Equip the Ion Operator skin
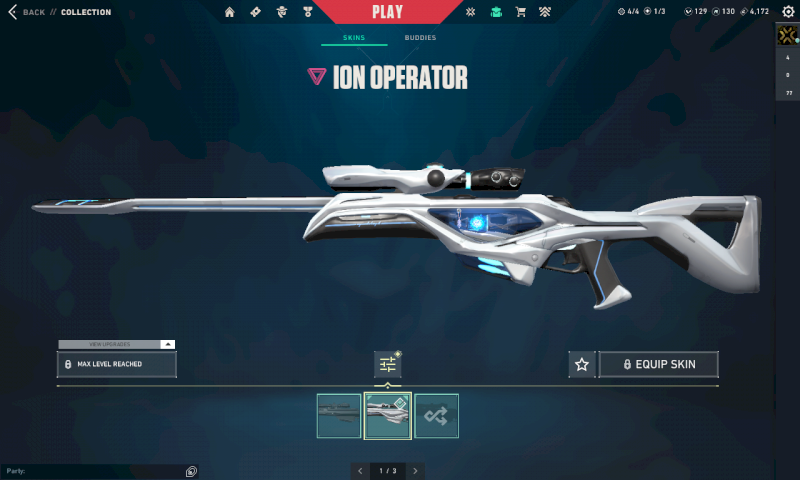The height and width of the screenshot is (480, 800). (x=658, y=365)
